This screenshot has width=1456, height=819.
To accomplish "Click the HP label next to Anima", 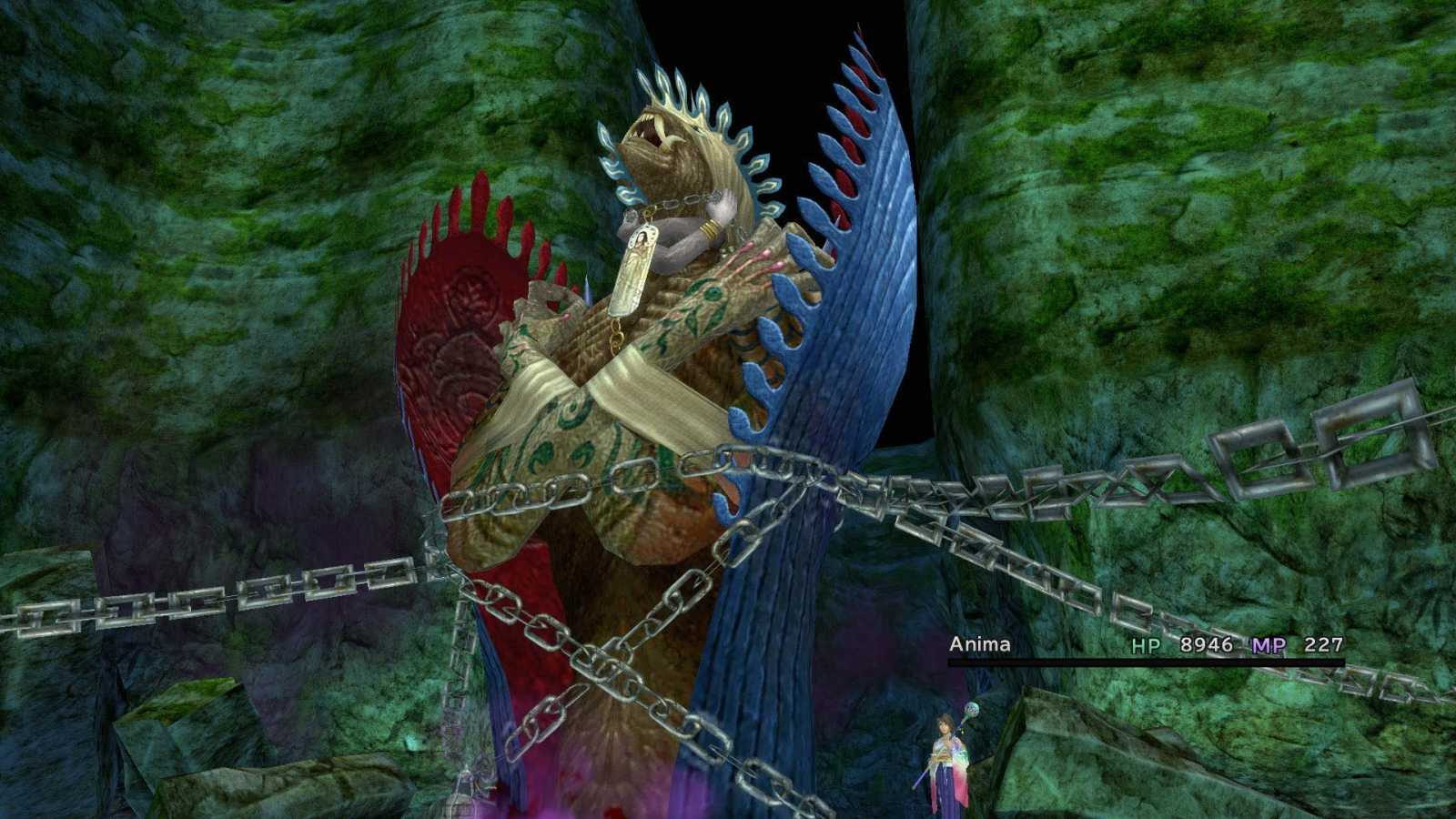I will tap(1148, 643).
